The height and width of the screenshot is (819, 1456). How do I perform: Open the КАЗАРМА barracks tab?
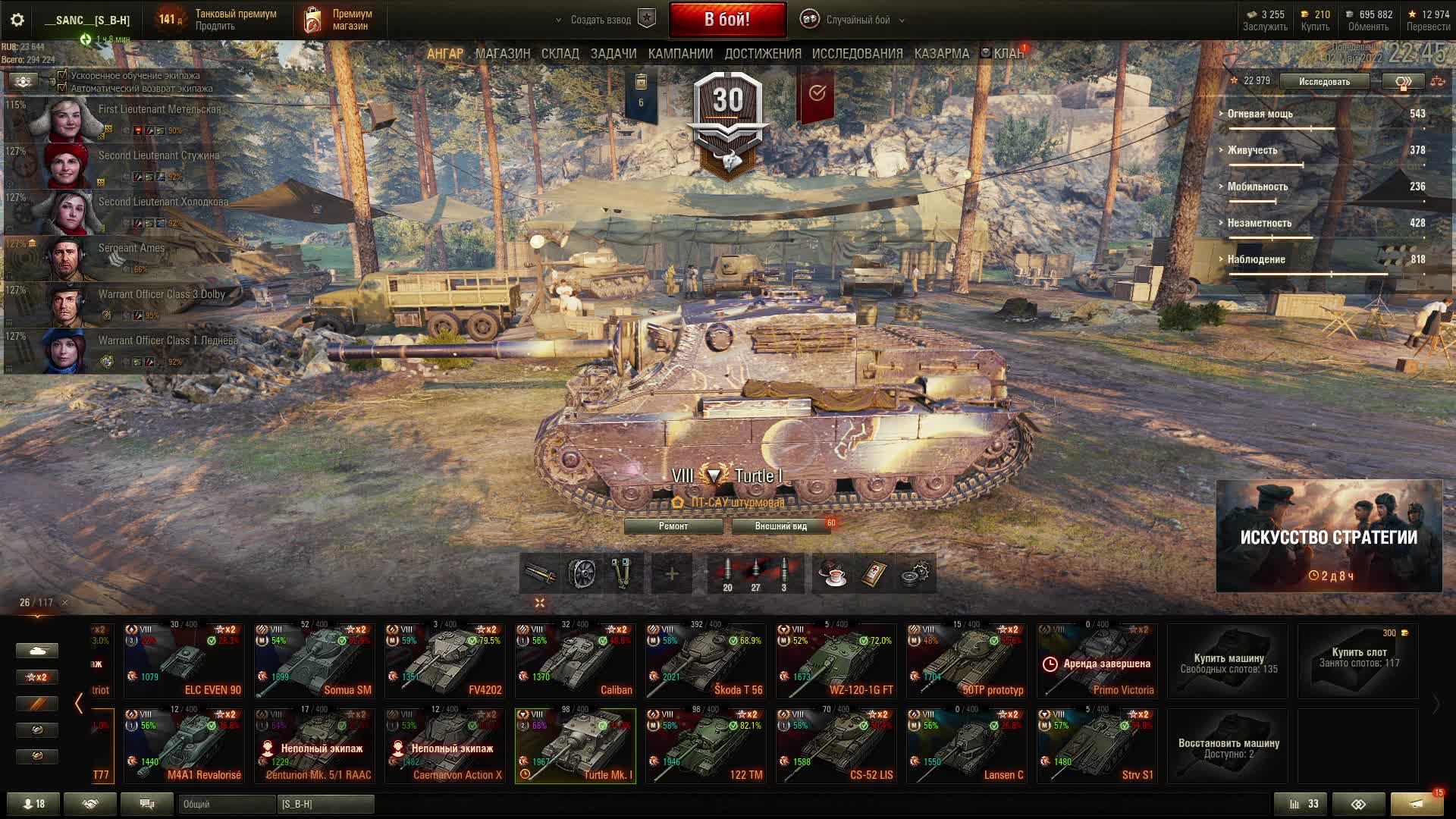pyautogui.click(x=941, y=54)
